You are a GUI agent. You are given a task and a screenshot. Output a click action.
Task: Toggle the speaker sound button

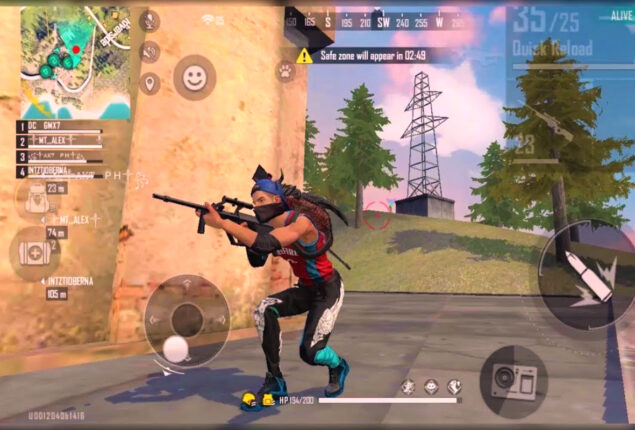(151, 52)
